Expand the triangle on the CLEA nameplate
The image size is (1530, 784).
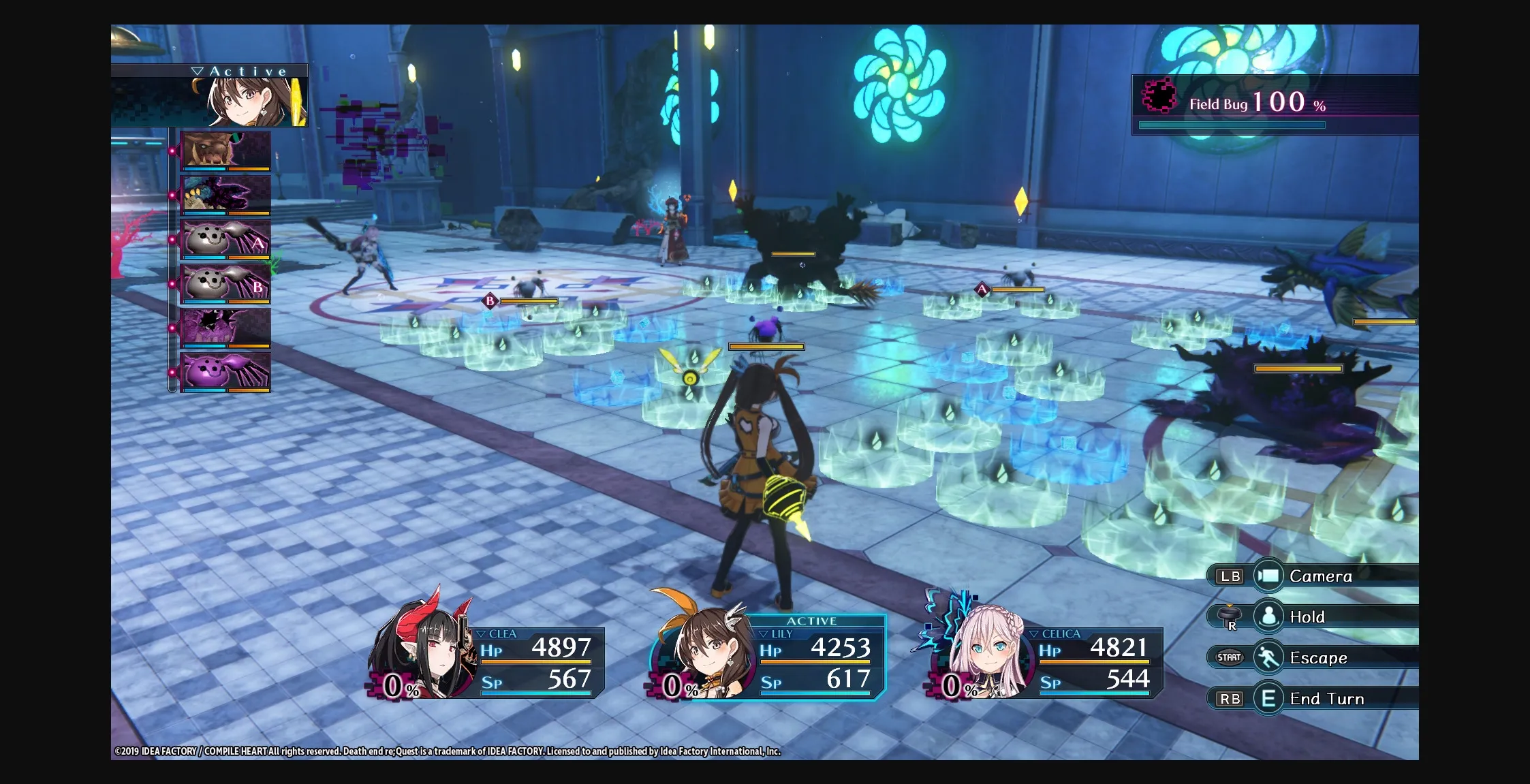[x=482, y=633]
